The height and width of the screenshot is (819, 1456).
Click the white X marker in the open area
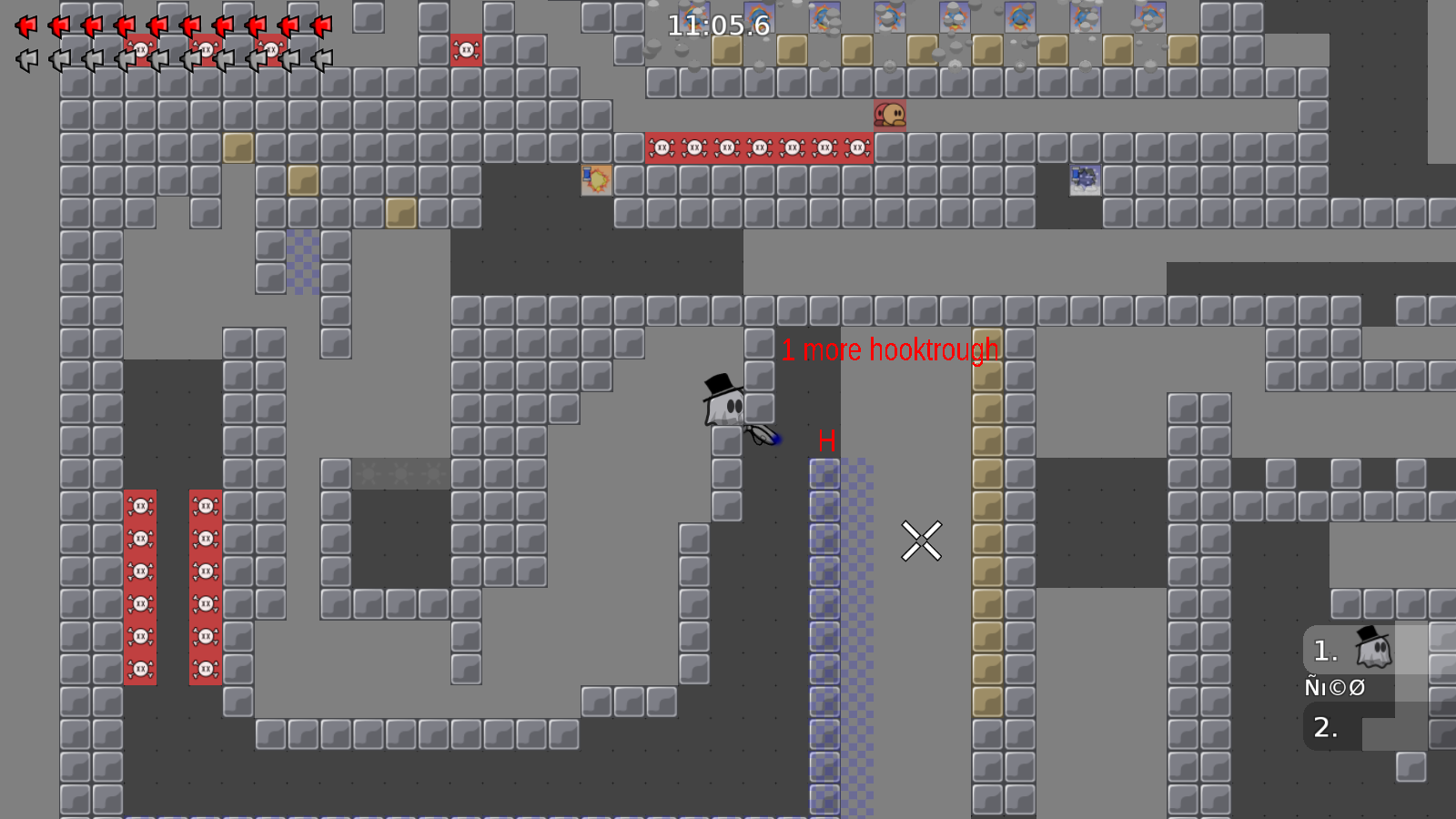click(x=922, y=540)
